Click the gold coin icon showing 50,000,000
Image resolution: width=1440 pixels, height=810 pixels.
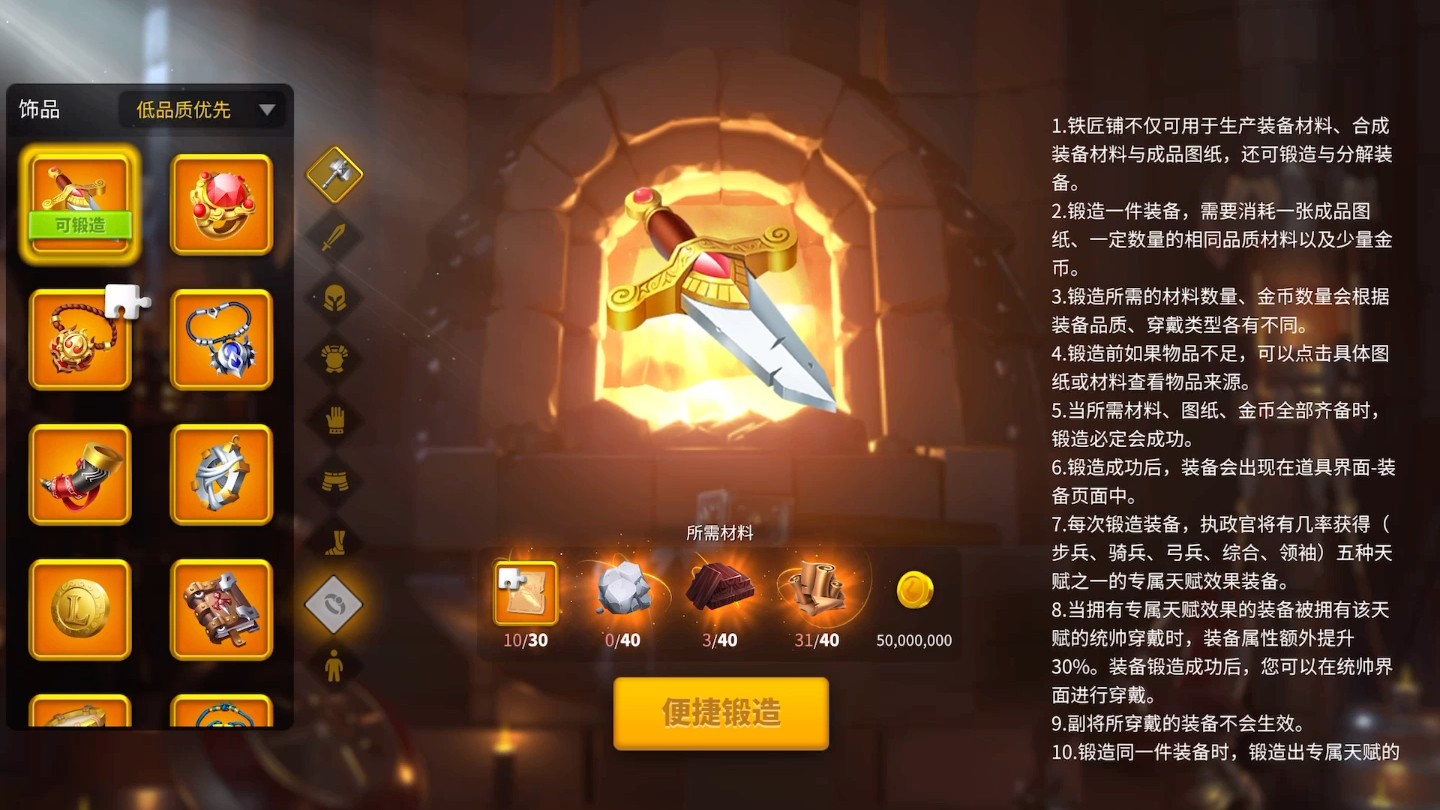coord(911,590)
